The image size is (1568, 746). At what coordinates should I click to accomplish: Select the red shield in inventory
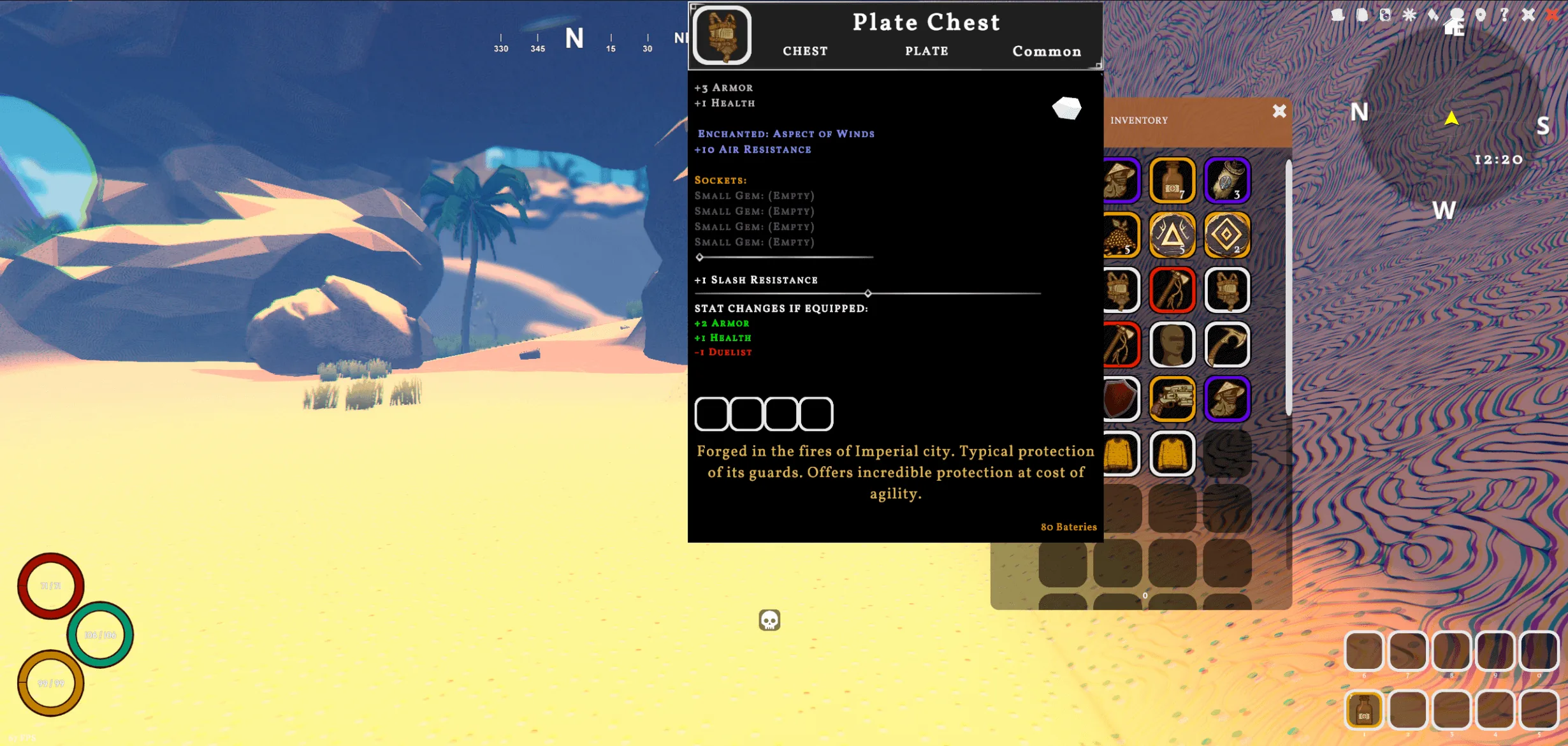click(x=1121, y=399)
